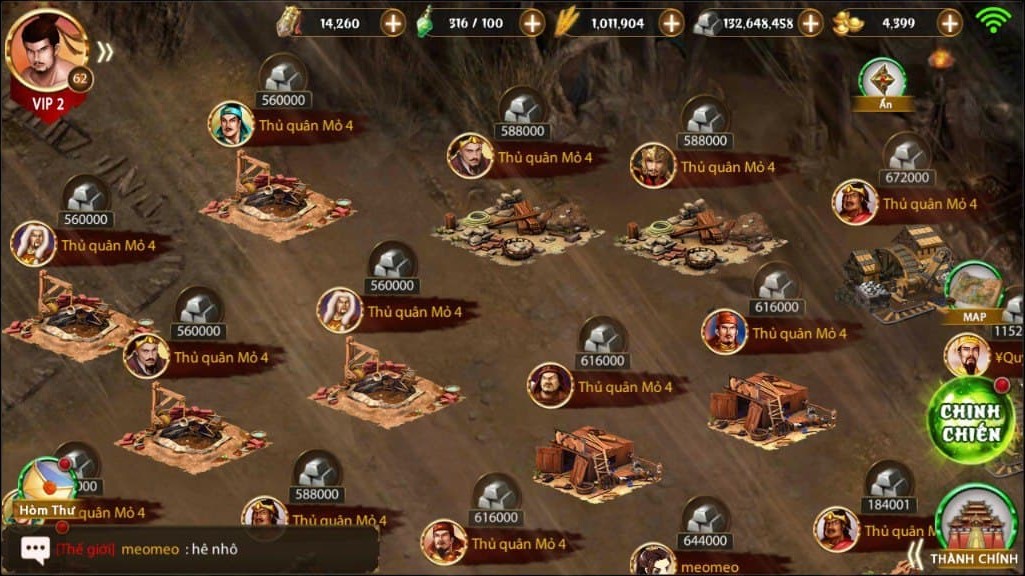
Task: Return to Thành Chính main city
Action: coord(974,527)
